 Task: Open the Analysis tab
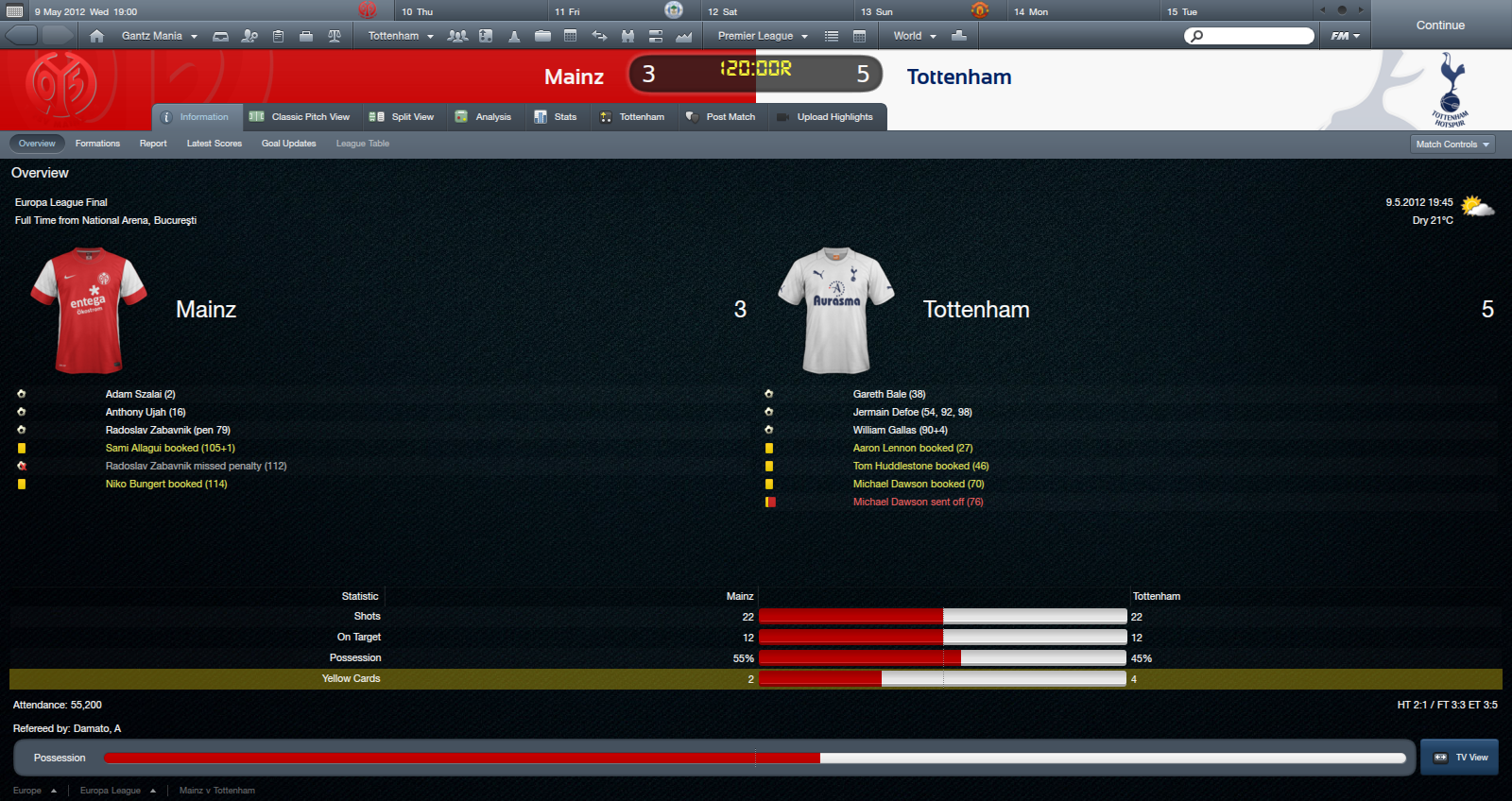pos(484,117)
